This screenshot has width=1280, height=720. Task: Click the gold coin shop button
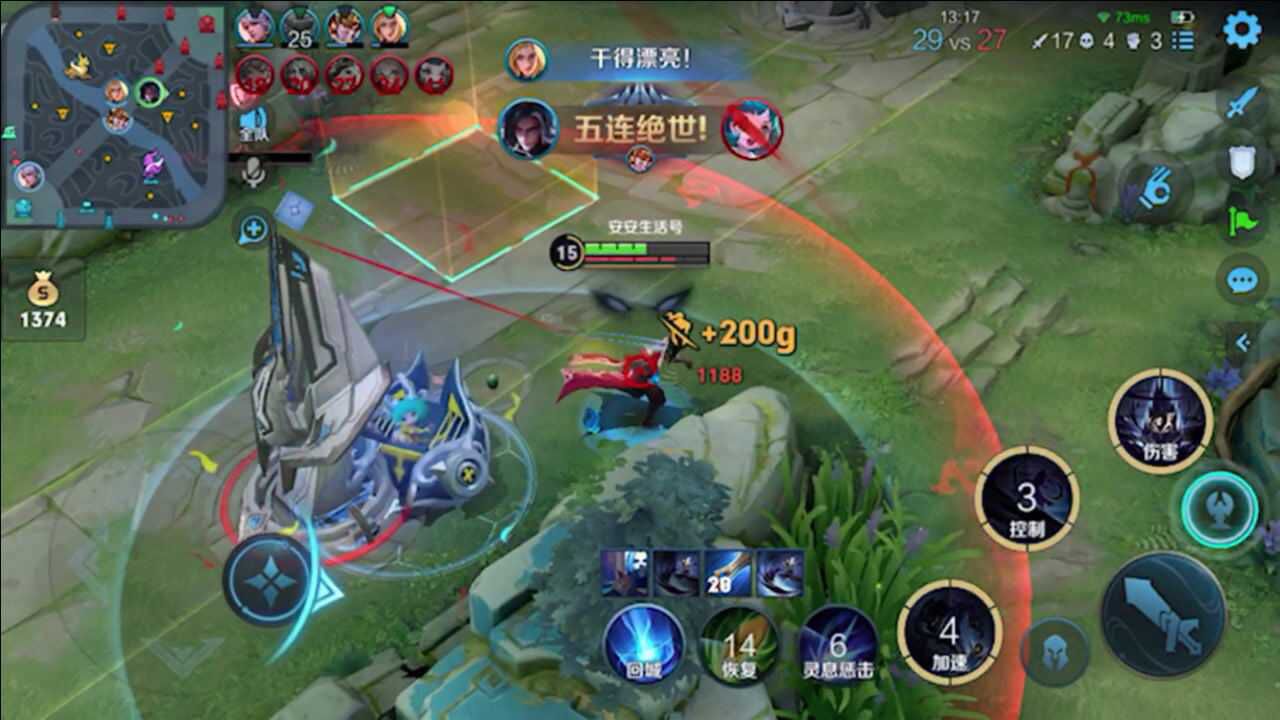pyautogui.click(x=43, y=302)
